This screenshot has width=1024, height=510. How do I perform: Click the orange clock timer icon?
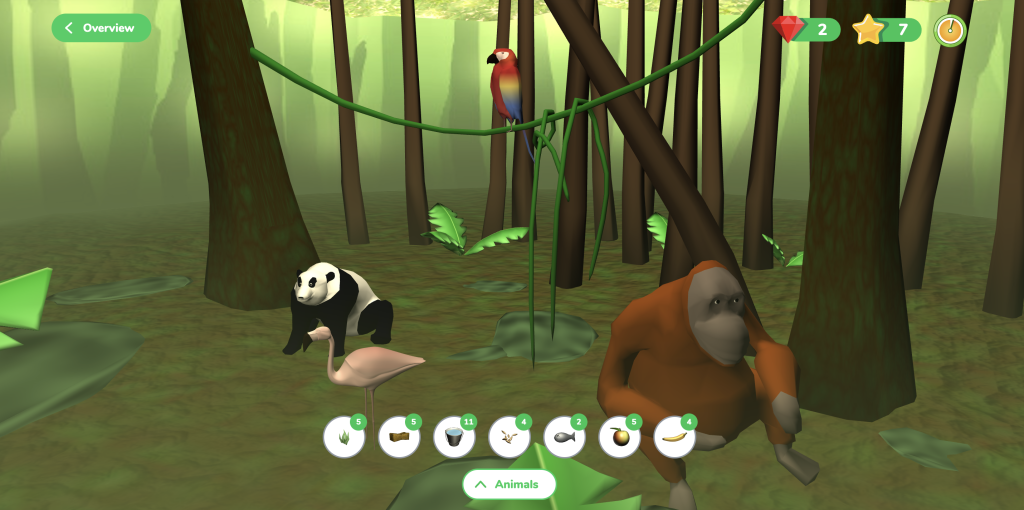pos(949,30)
